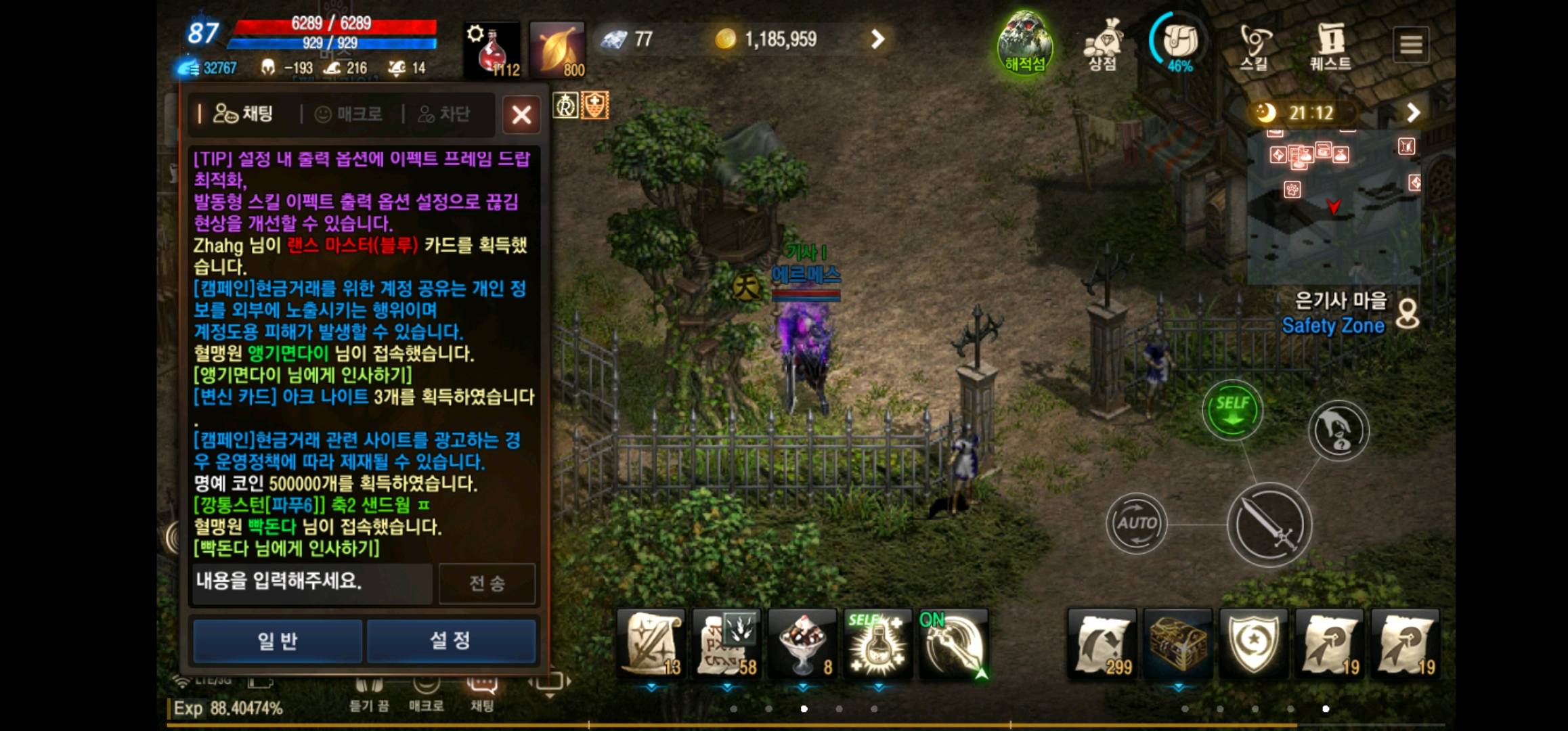Screen dimensions: 1568x731
Task: Open the 해적섬 (Pirate Island) event icon
Action: tap(1026, 43)
